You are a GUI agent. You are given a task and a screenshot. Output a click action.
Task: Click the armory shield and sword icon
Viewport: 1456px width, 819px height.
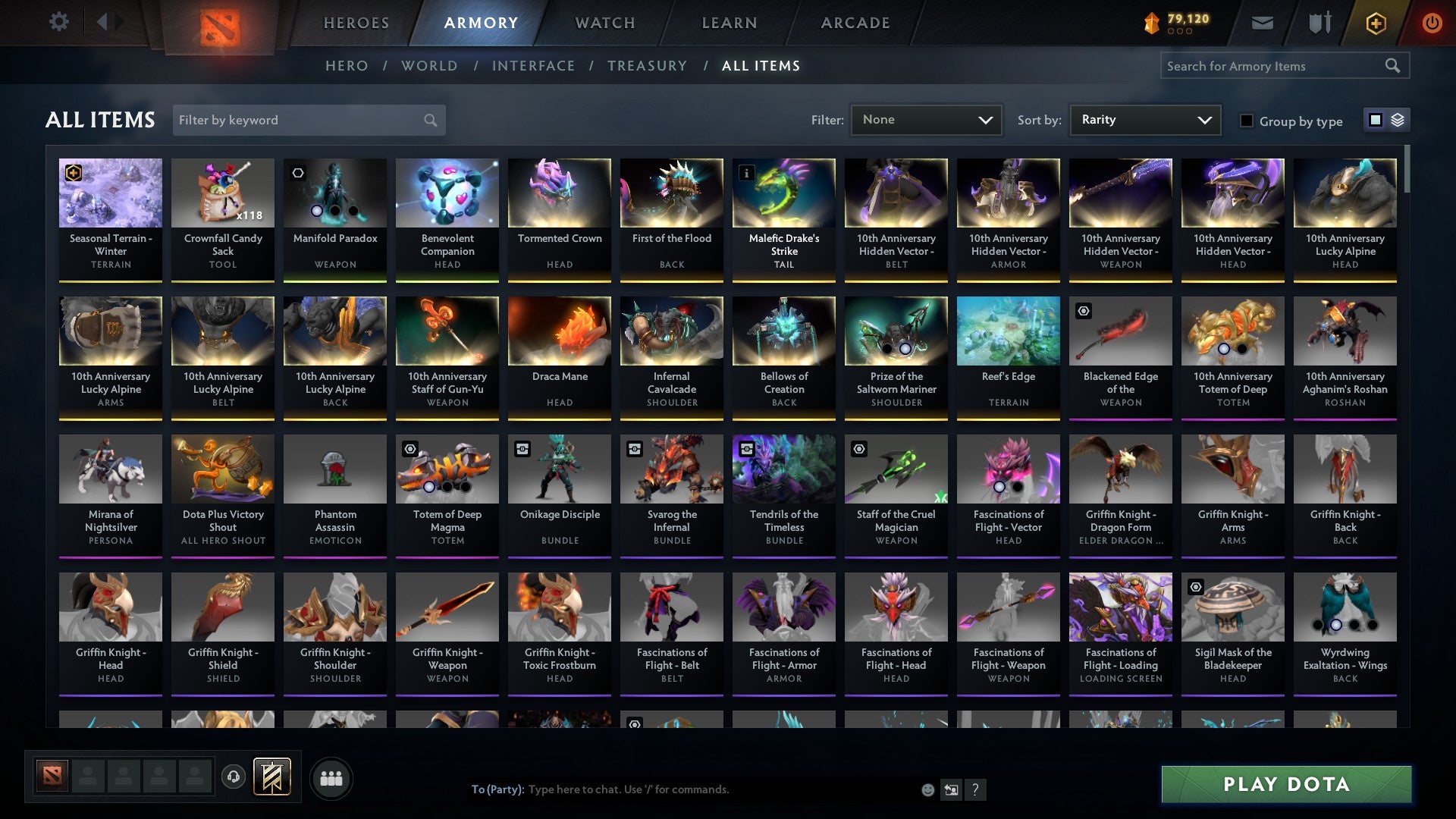1319,22
